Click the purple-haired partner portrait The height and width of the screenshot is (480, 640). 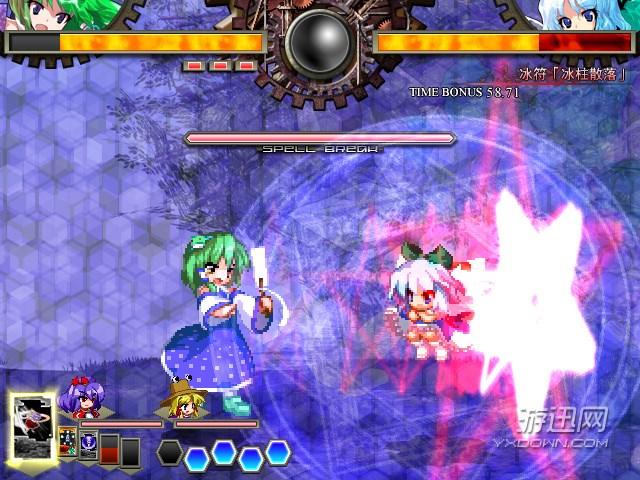point(81,400)
